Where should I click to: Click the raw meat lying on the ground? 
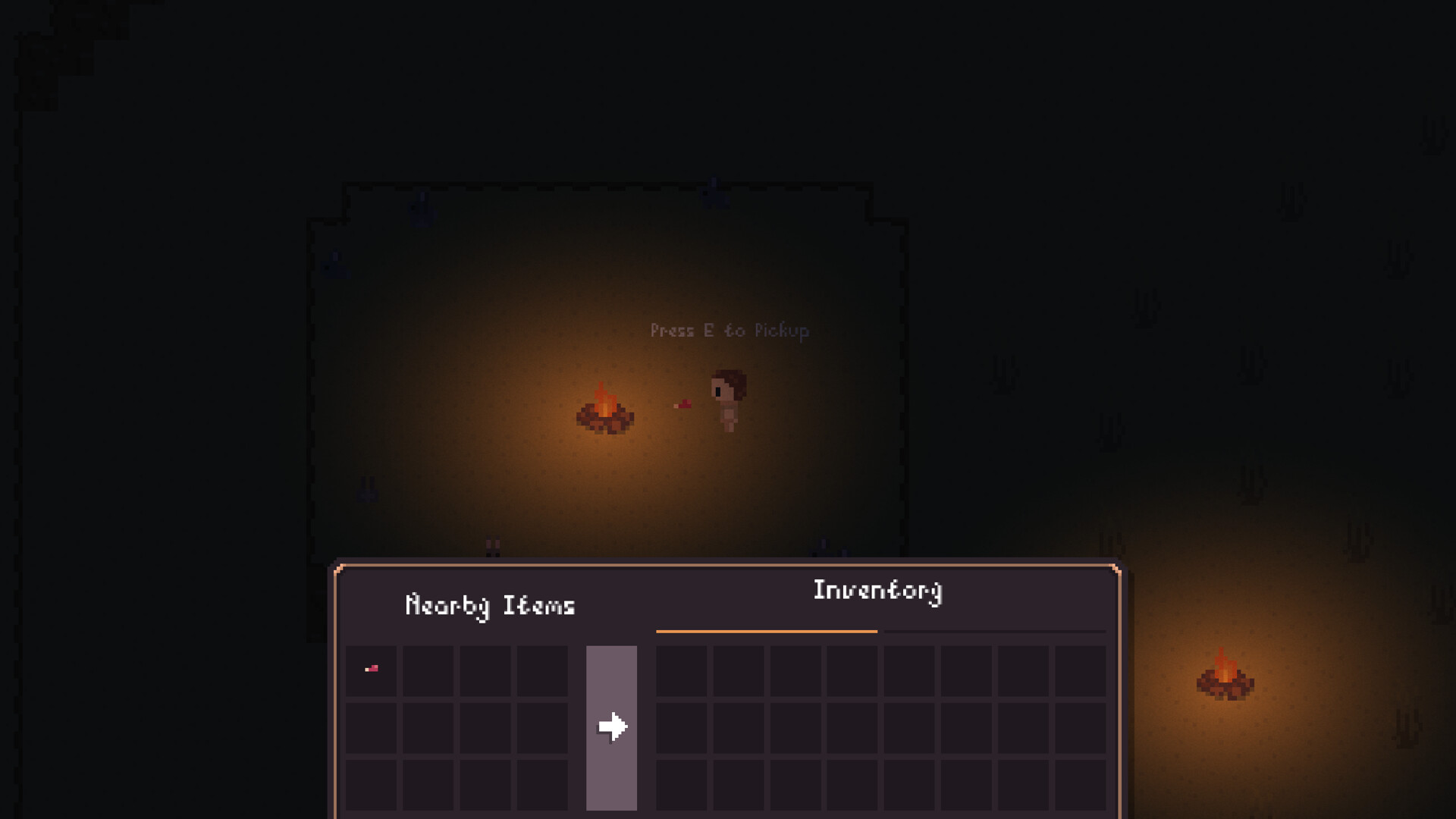click(682, 406)
